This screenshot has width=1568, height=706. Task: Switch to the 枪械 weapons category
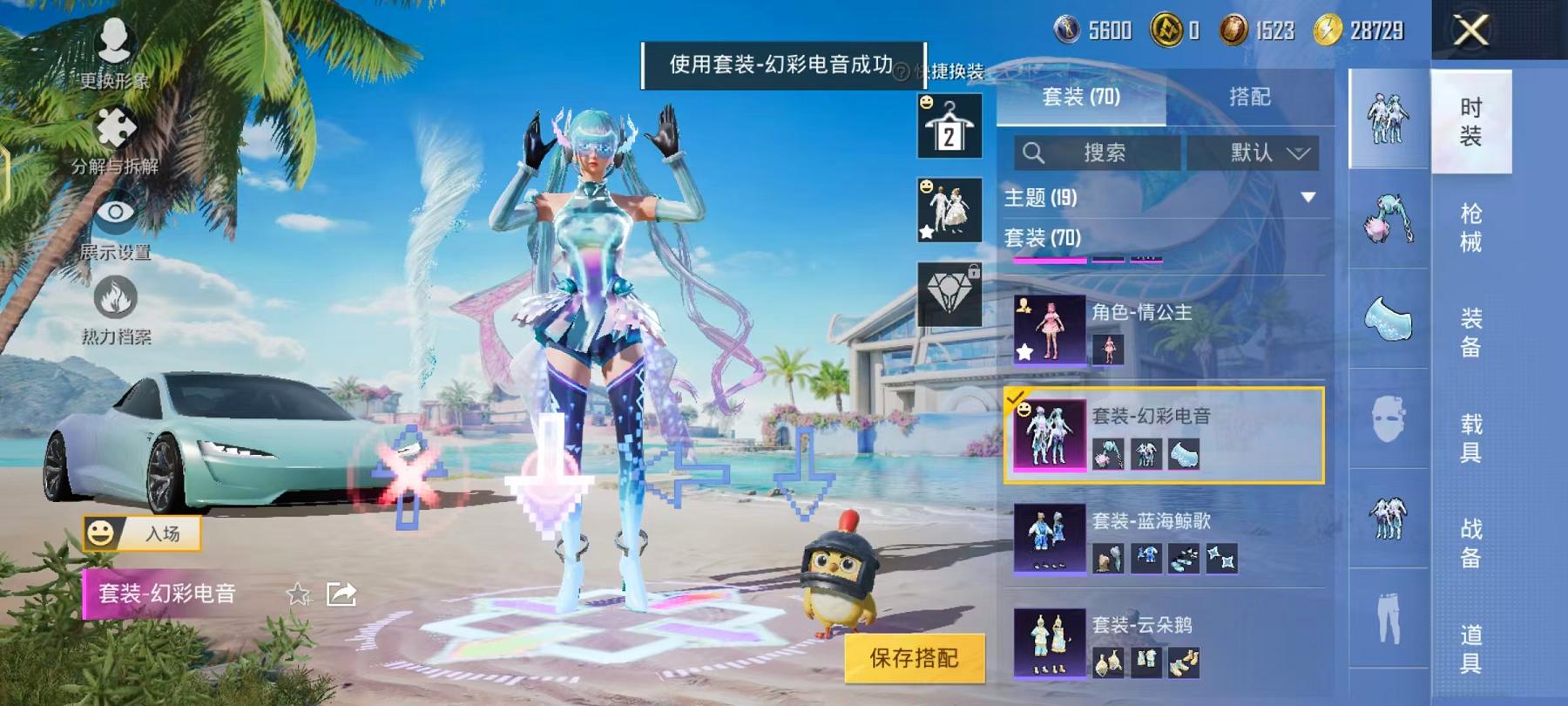click(x=1470, y=225)
